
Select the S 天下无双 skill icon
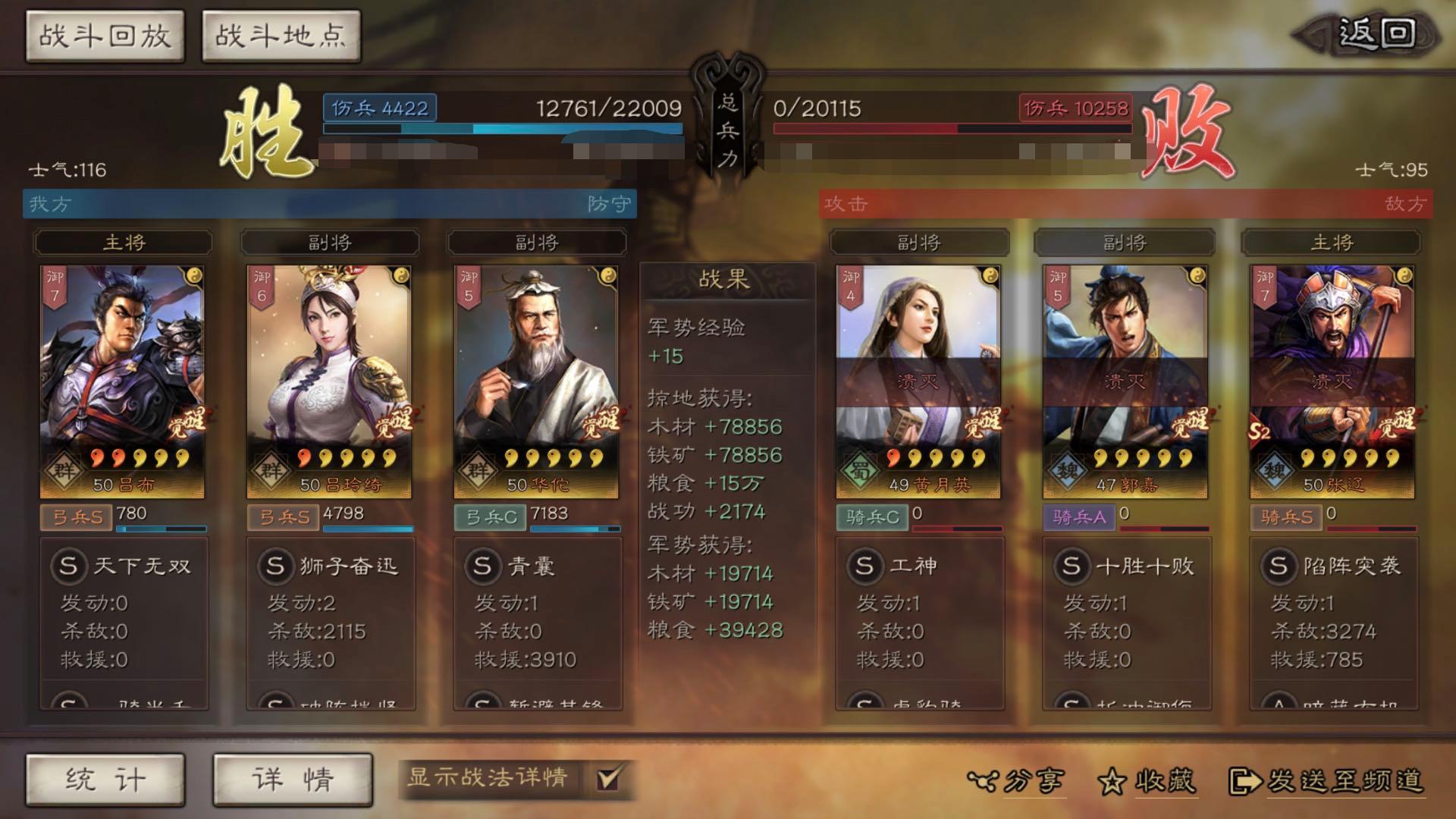tap(69, 565)
